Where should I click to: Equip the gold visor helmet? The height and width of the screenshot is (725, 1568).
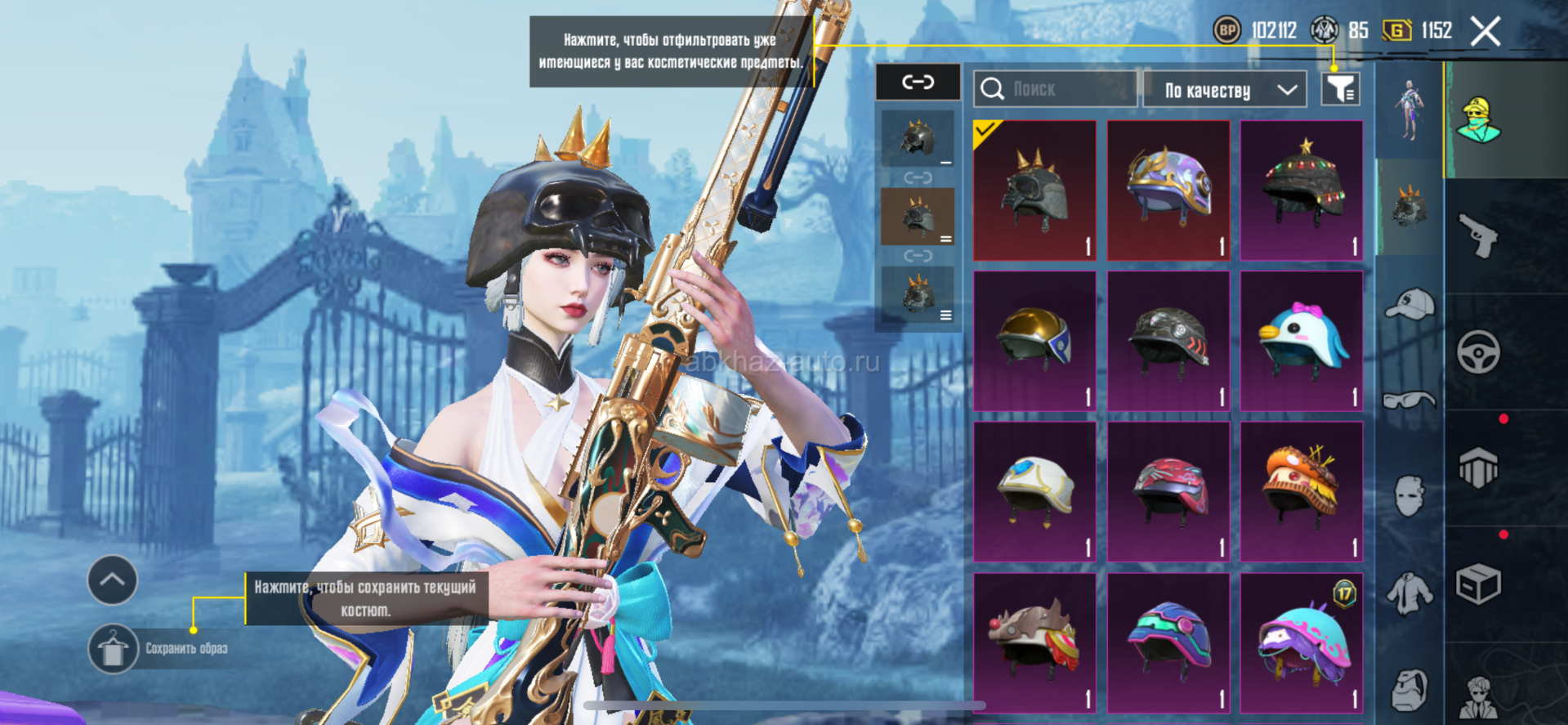(1034, 340)
